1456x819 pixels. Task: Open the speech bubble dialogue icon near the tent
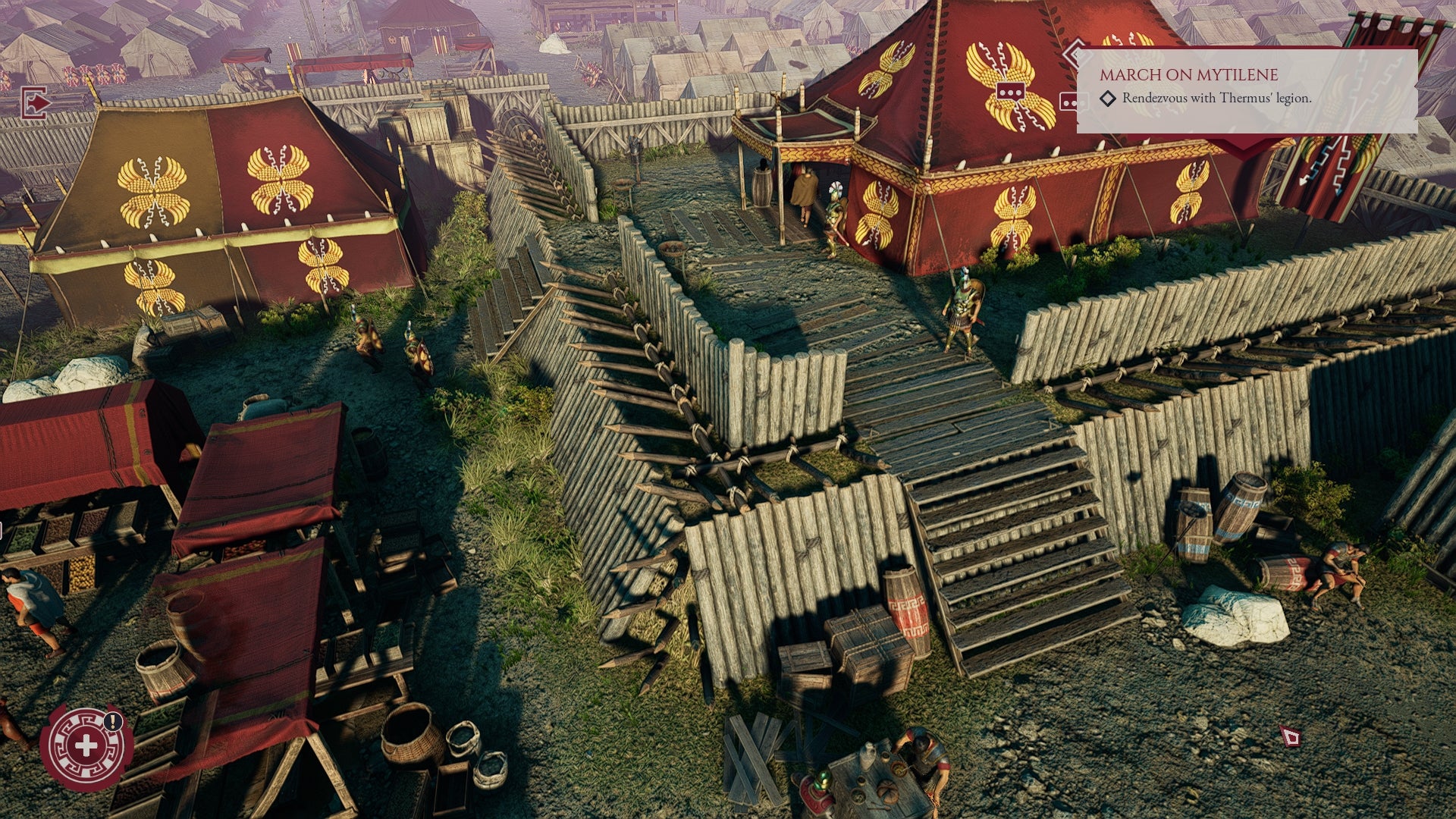(1011, 89)
